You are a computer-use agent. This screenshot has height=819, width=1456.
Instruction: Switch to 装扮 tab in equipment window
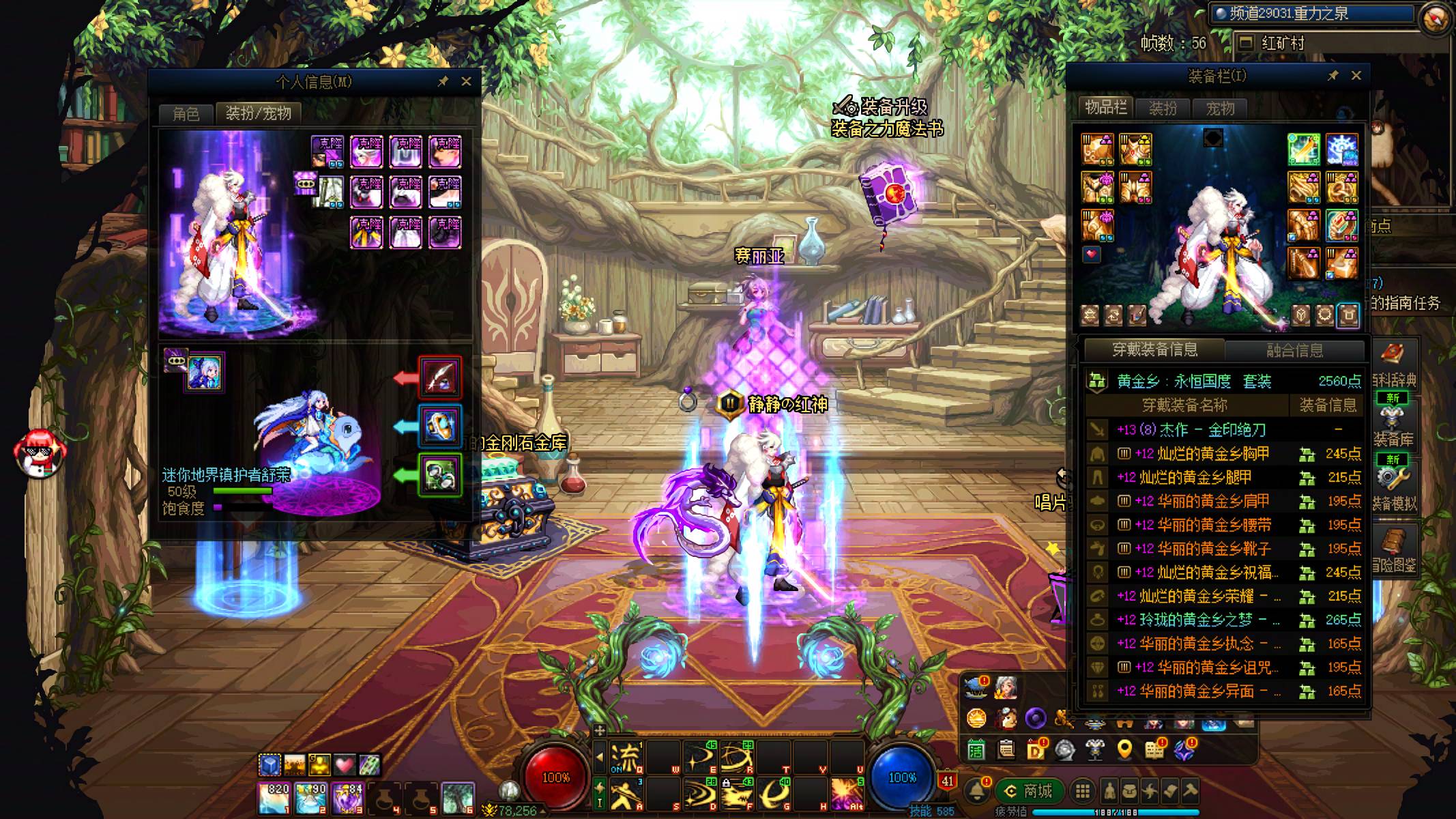coord(1163,109)
